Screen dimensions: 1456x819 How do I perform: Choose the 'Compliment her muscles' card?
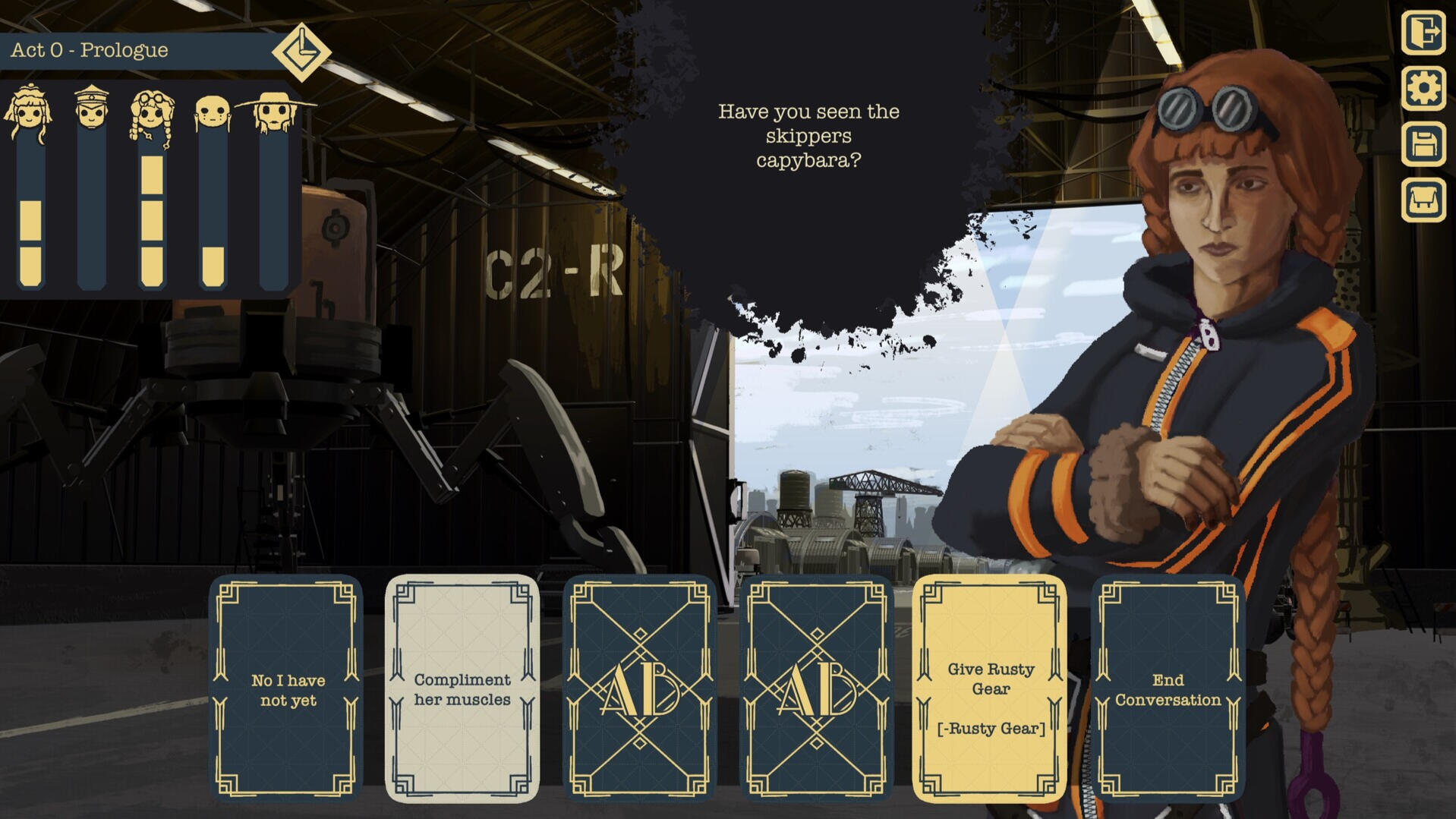pyautogui.click(x=461, y=687)
